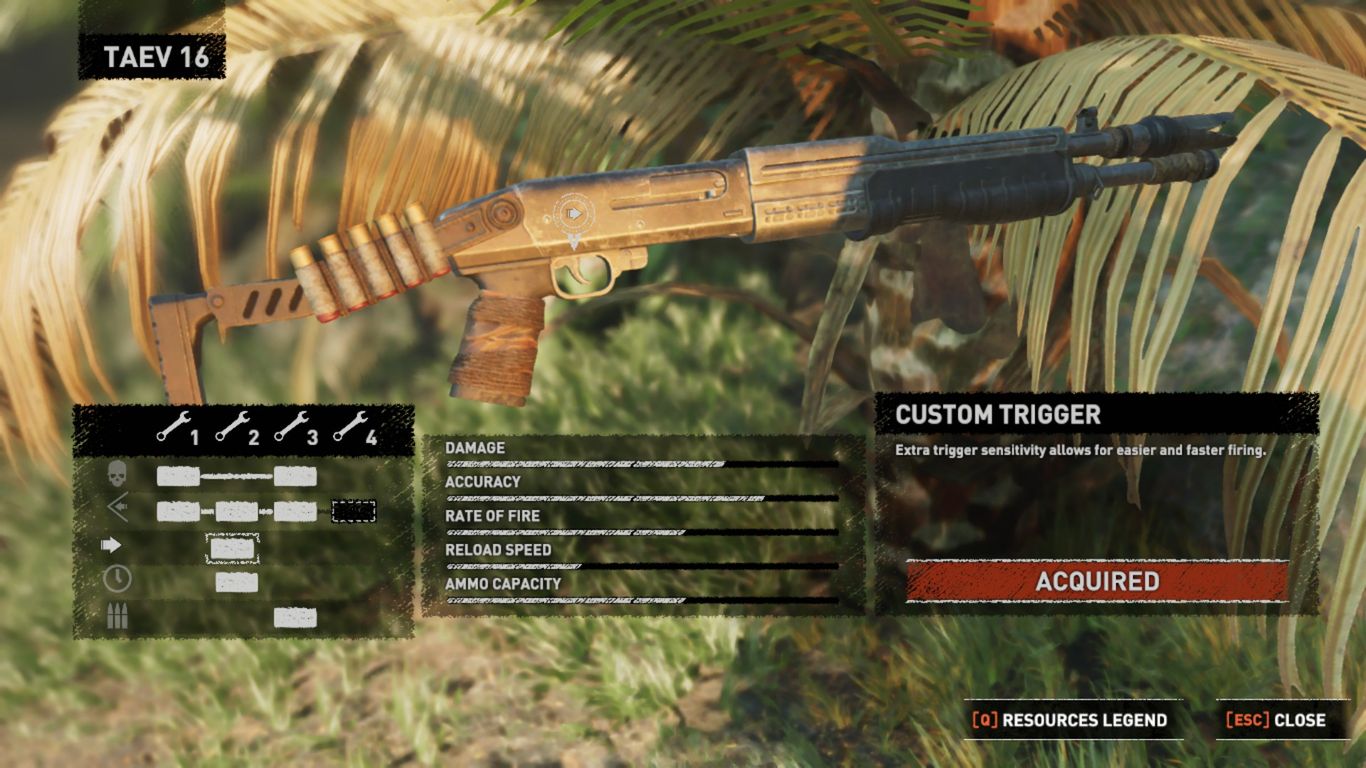Open the Resources Legend
Image resolution: width=1366 pixels, height=768 pixels.
coord(1072,720)
